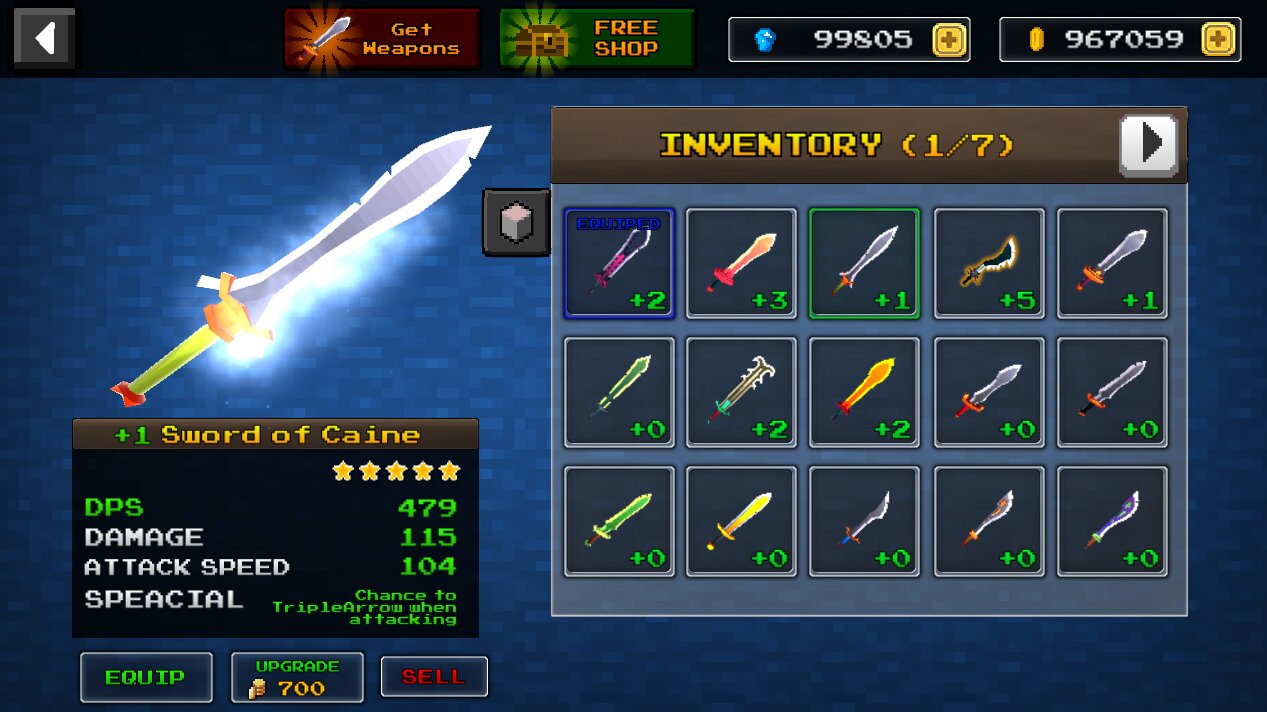Viewport: 1267px width, 712px height.
Task: Choose the +2 flaming orange sword
Action: coord(864,392)
